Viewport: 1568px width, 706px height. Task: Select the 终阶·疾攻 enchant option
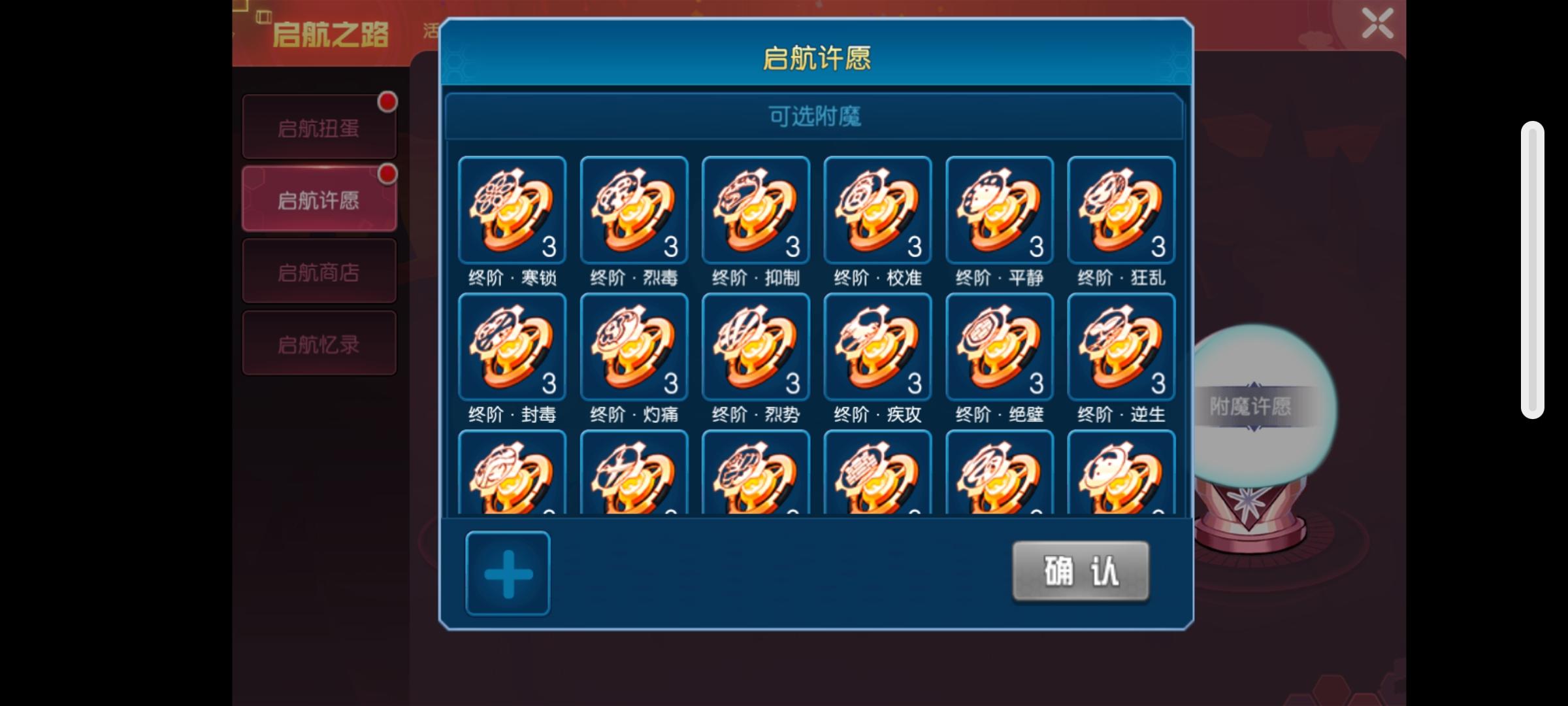coord(876,346)
